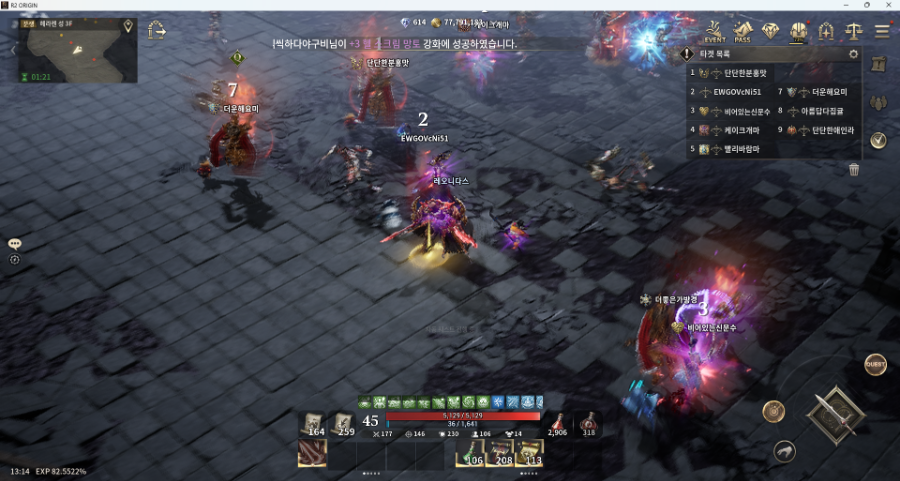Screen dimensions: 900x481
Task: Tap the sword attack button
Action: coord(835,412)
